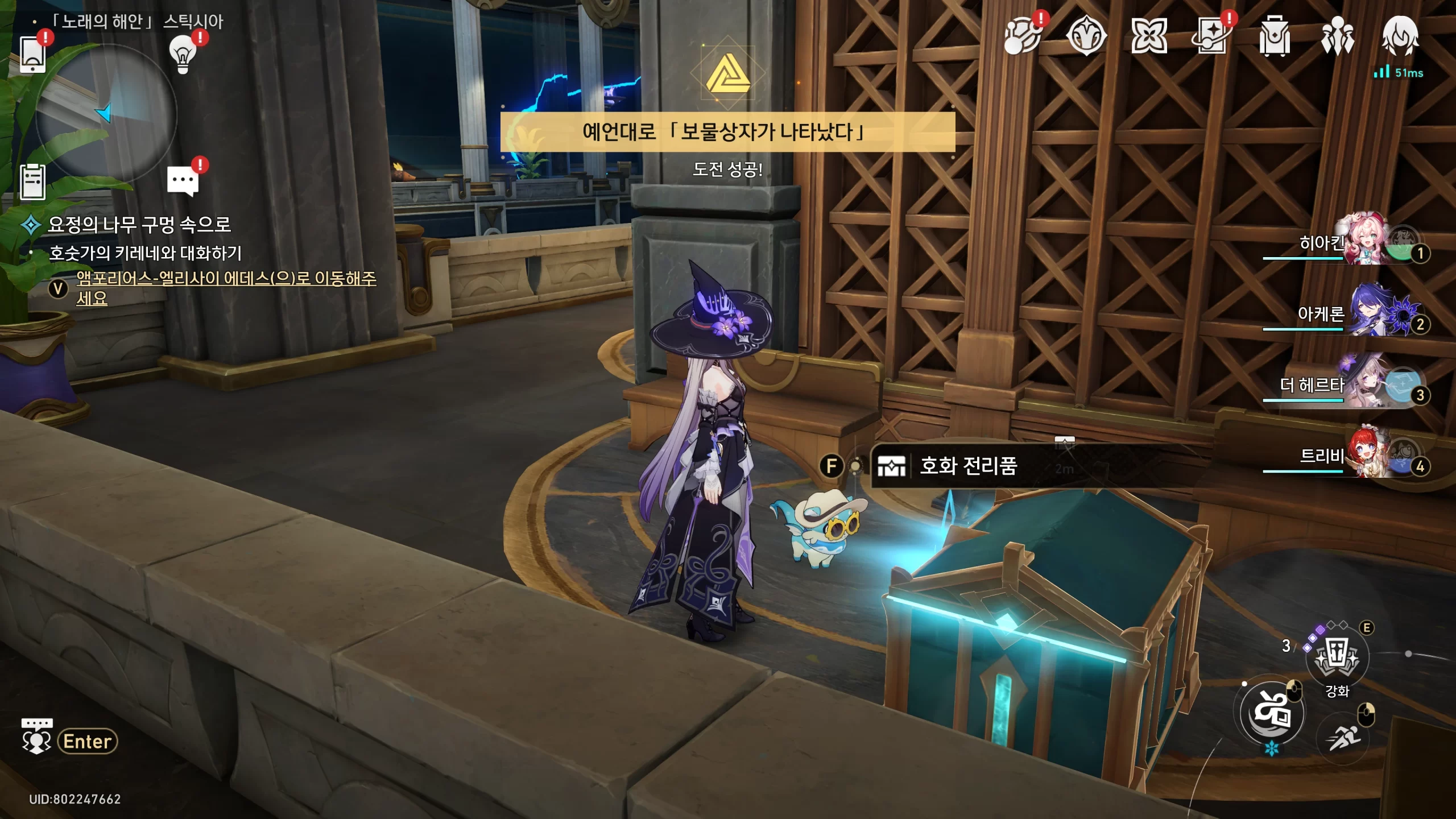Open the team lineup icon
The image size is (1456, 819).
(x=1337, y=36)
